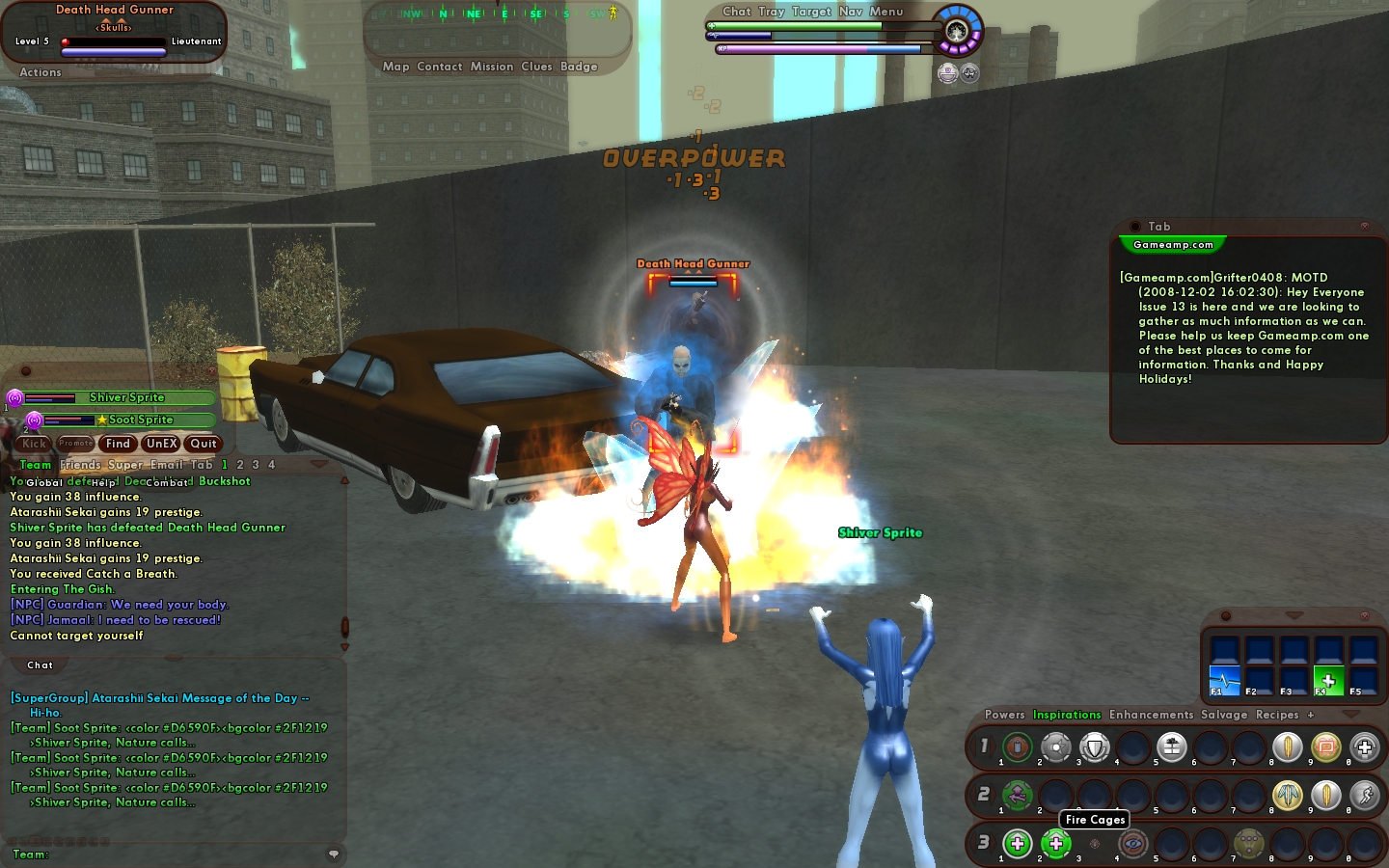This screenshot has height=868, width=1389.
Task: Open the Enhancements tab
Action: (1151, 715)
